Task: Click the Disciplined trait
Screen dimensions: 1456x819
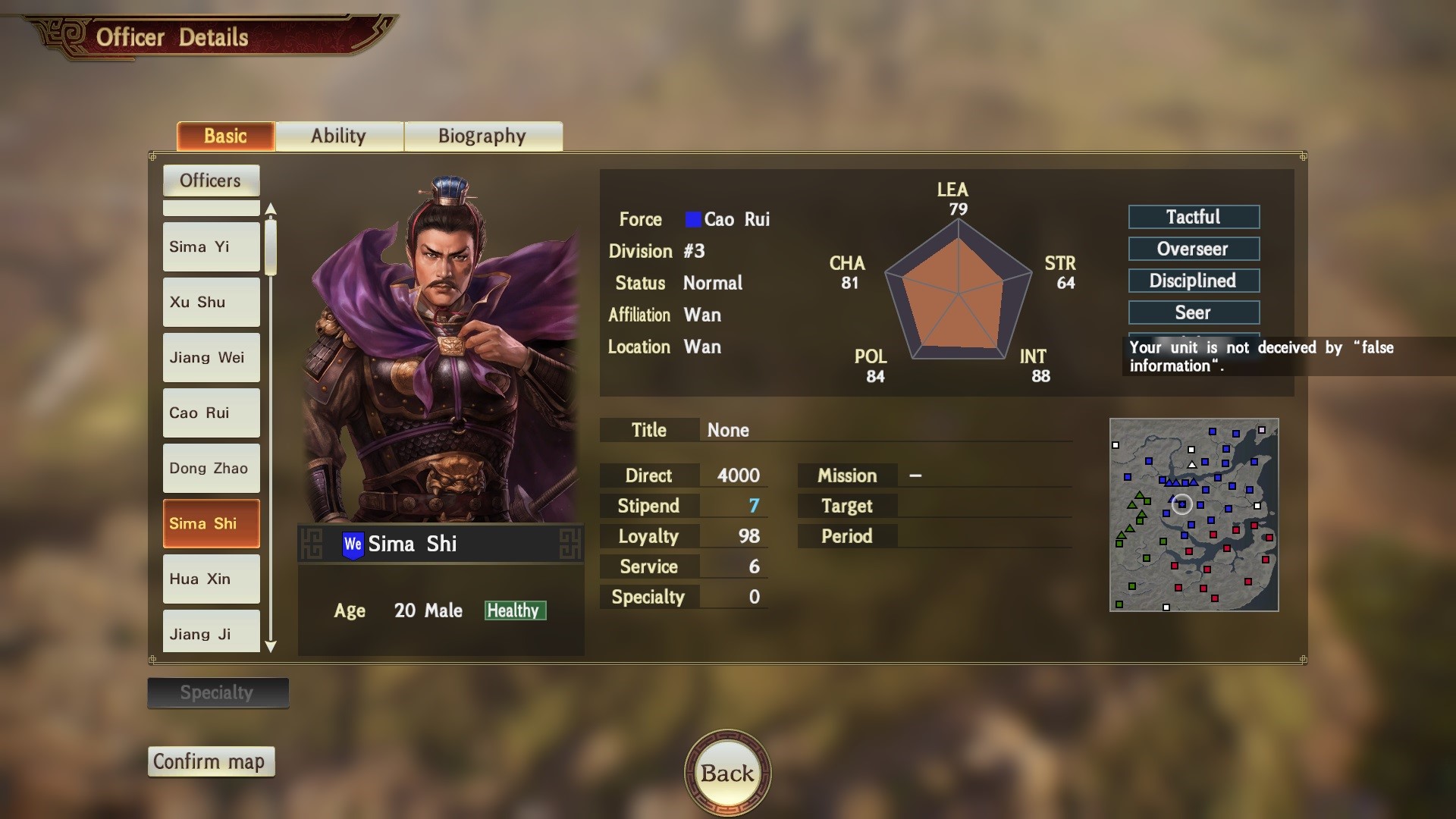Action: (x=1194, y=281)
